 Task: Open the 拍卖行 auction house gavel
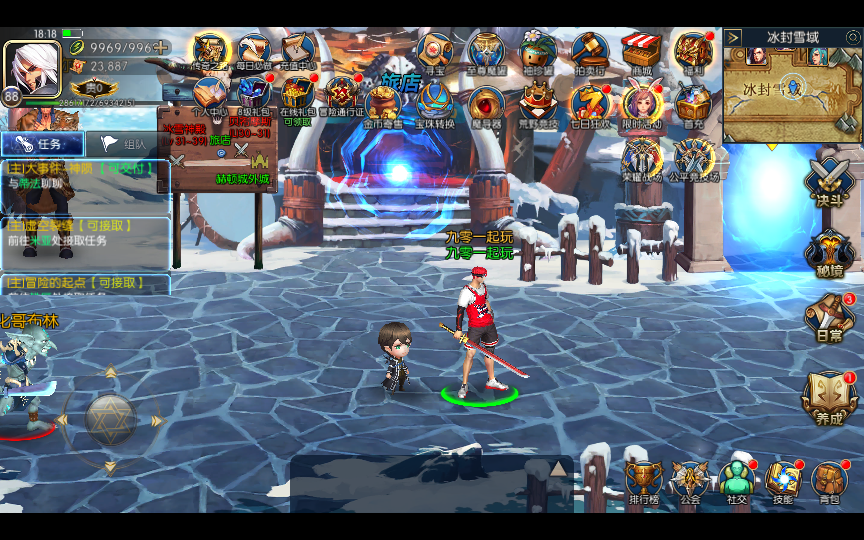tap(590, 52)
